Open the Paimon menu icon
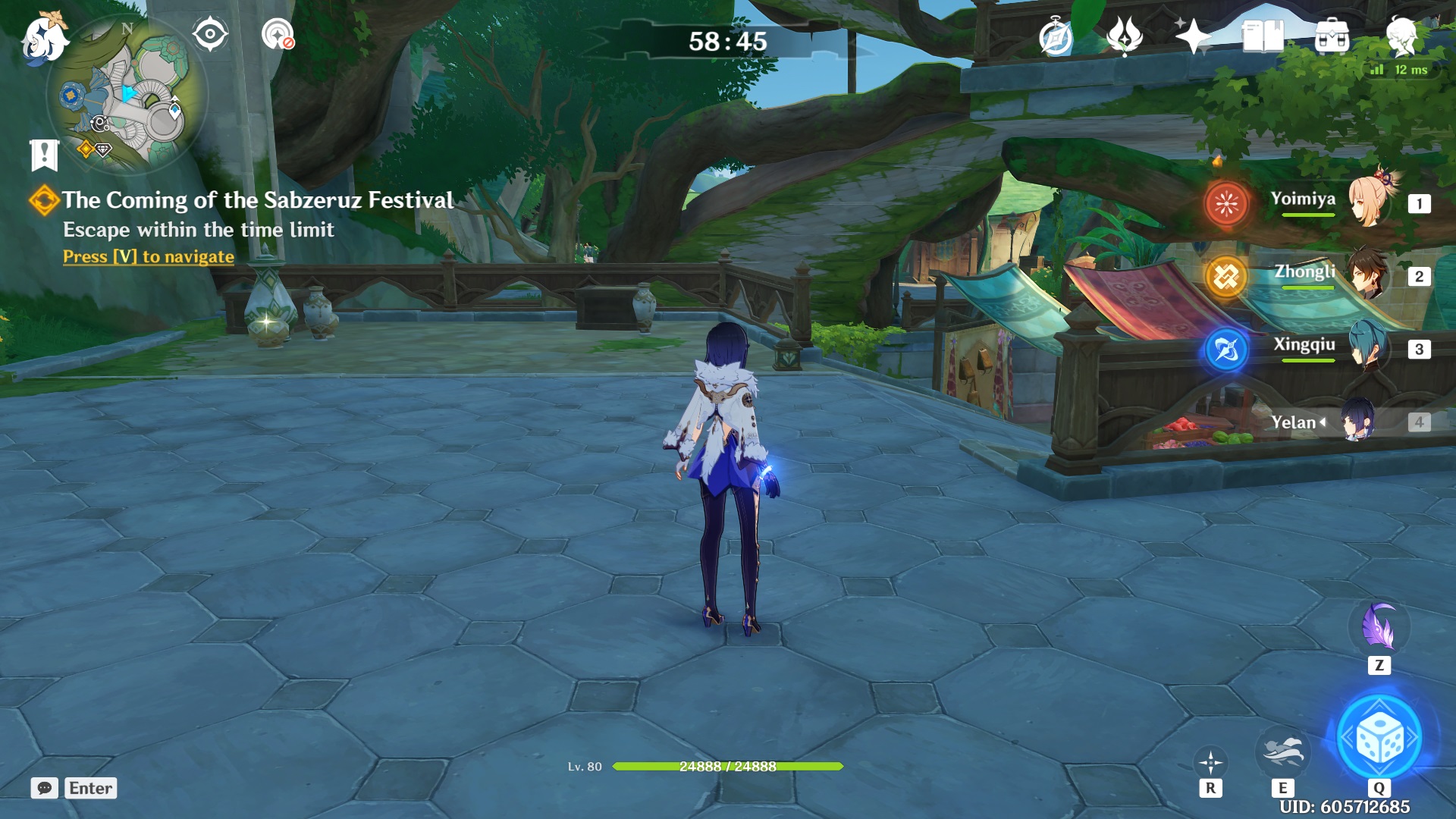 coord(43,39)
